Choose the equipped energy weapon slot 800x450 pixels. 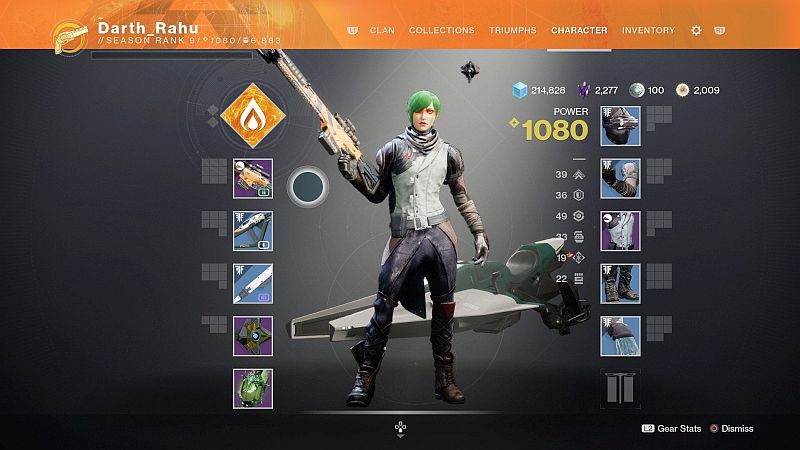253,230
